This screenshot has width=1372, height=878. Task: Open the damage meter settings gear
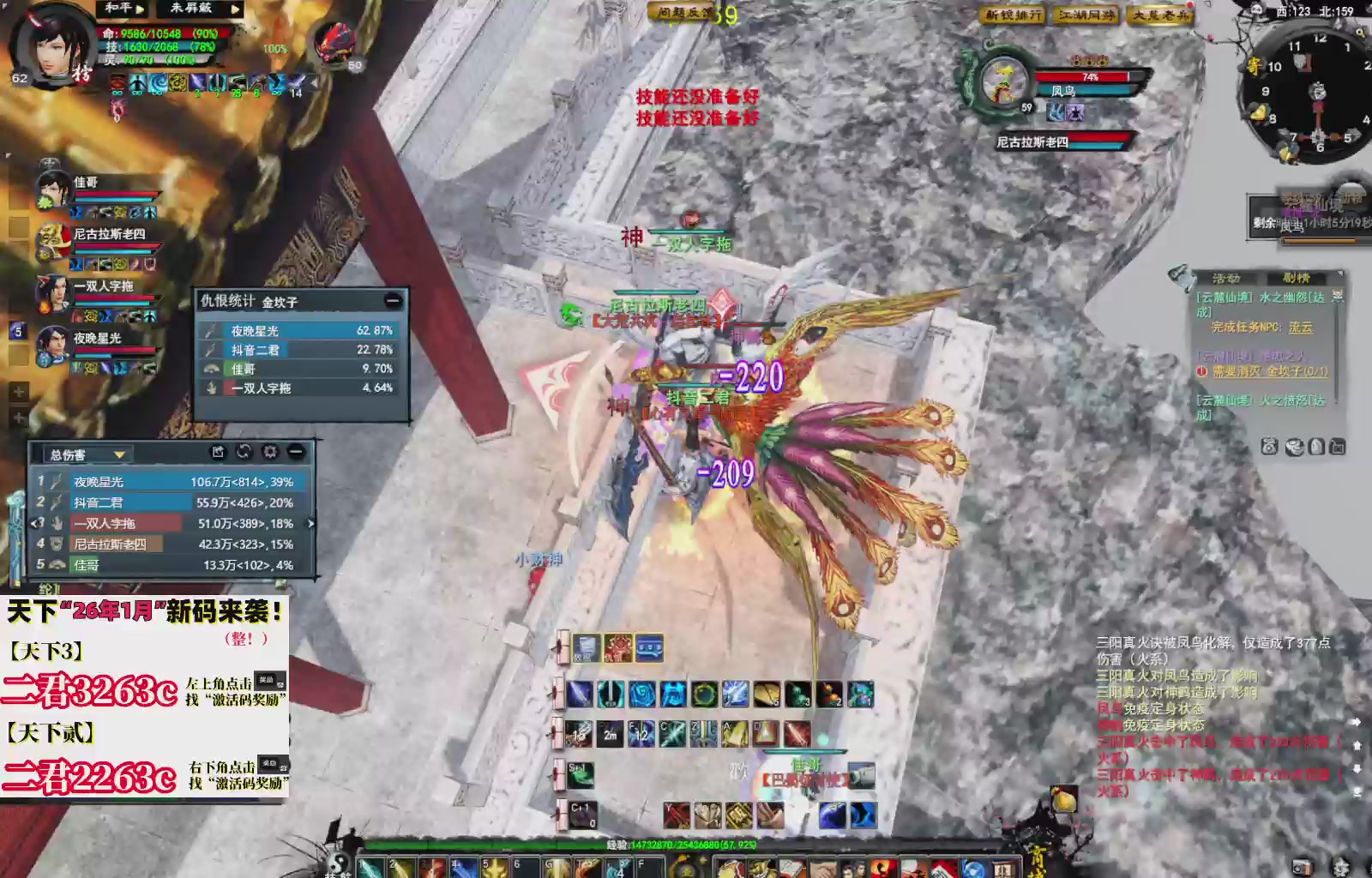[x=269, y=452]
